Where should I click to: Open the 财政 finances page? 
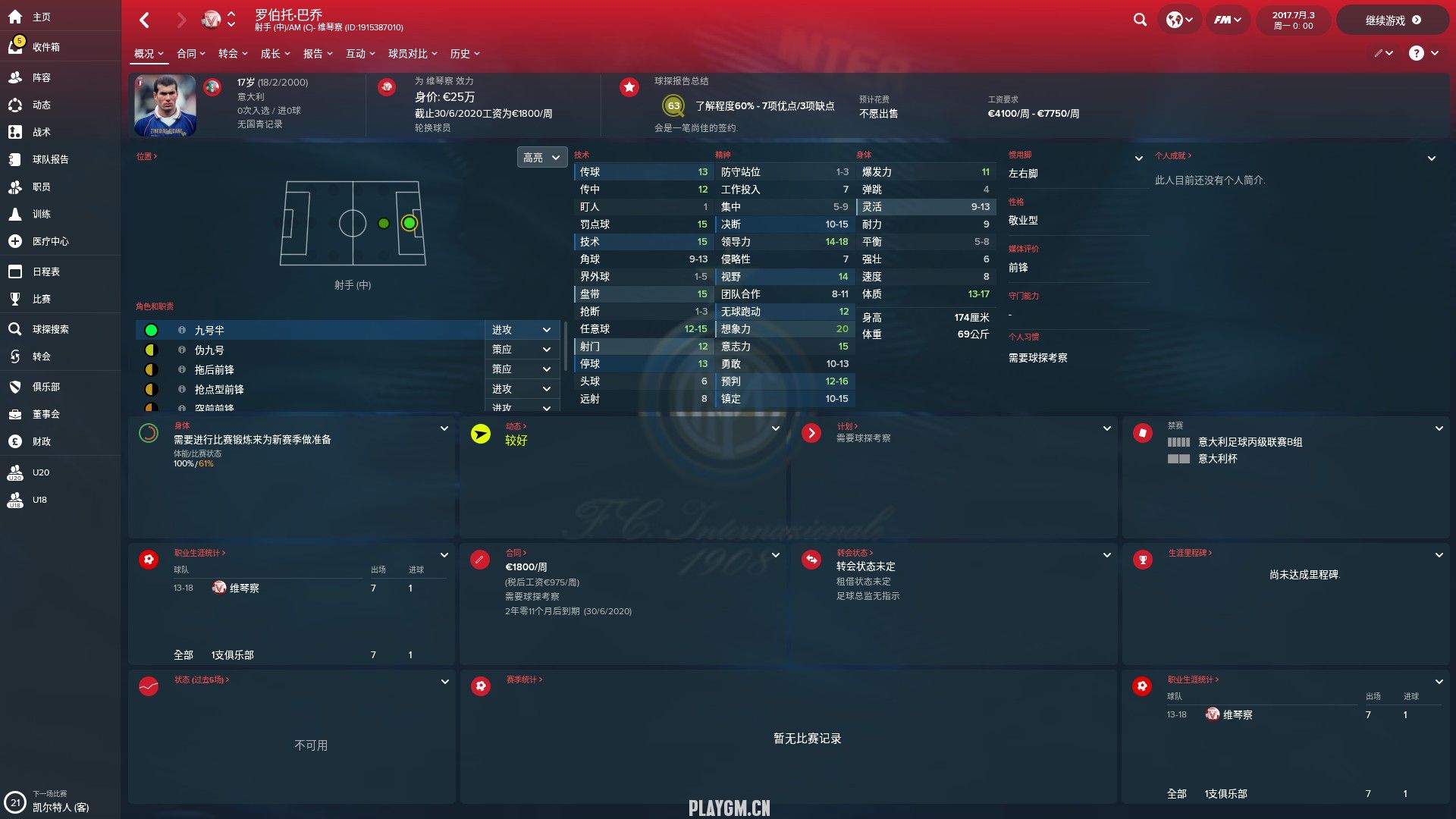(x=41, y=441)
